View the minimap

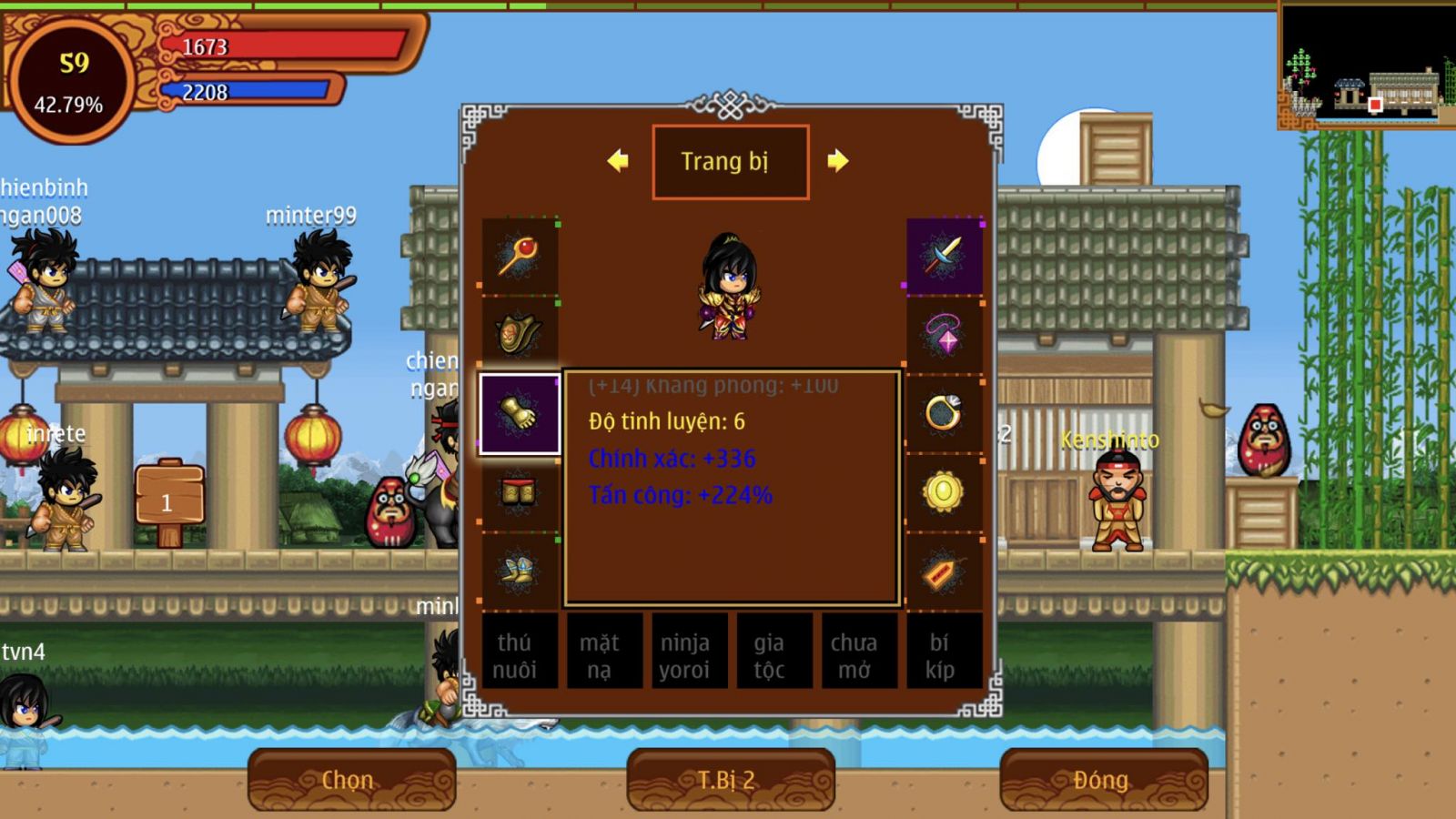tap(1365, 66)
